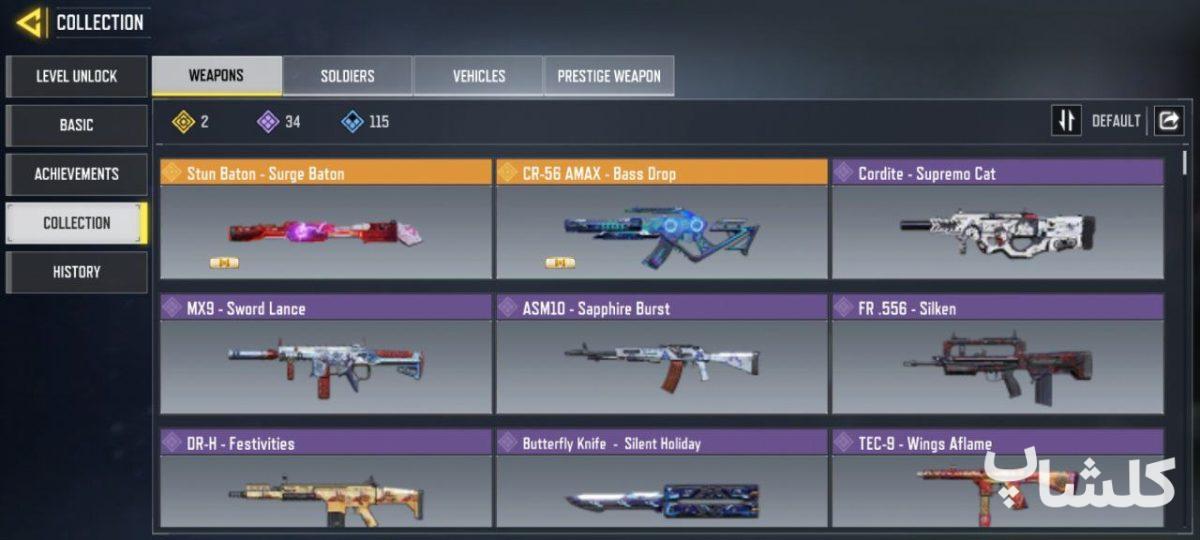Click the share icon button

click(x=1168, y=121)
